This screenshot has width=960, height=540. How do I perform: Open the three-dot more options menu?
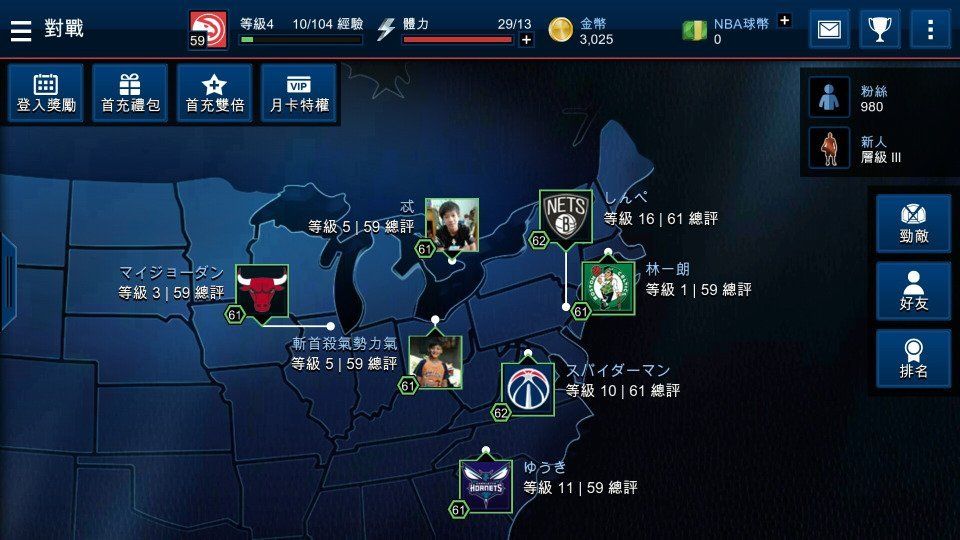pyautogui.click(x=930, y=30)
